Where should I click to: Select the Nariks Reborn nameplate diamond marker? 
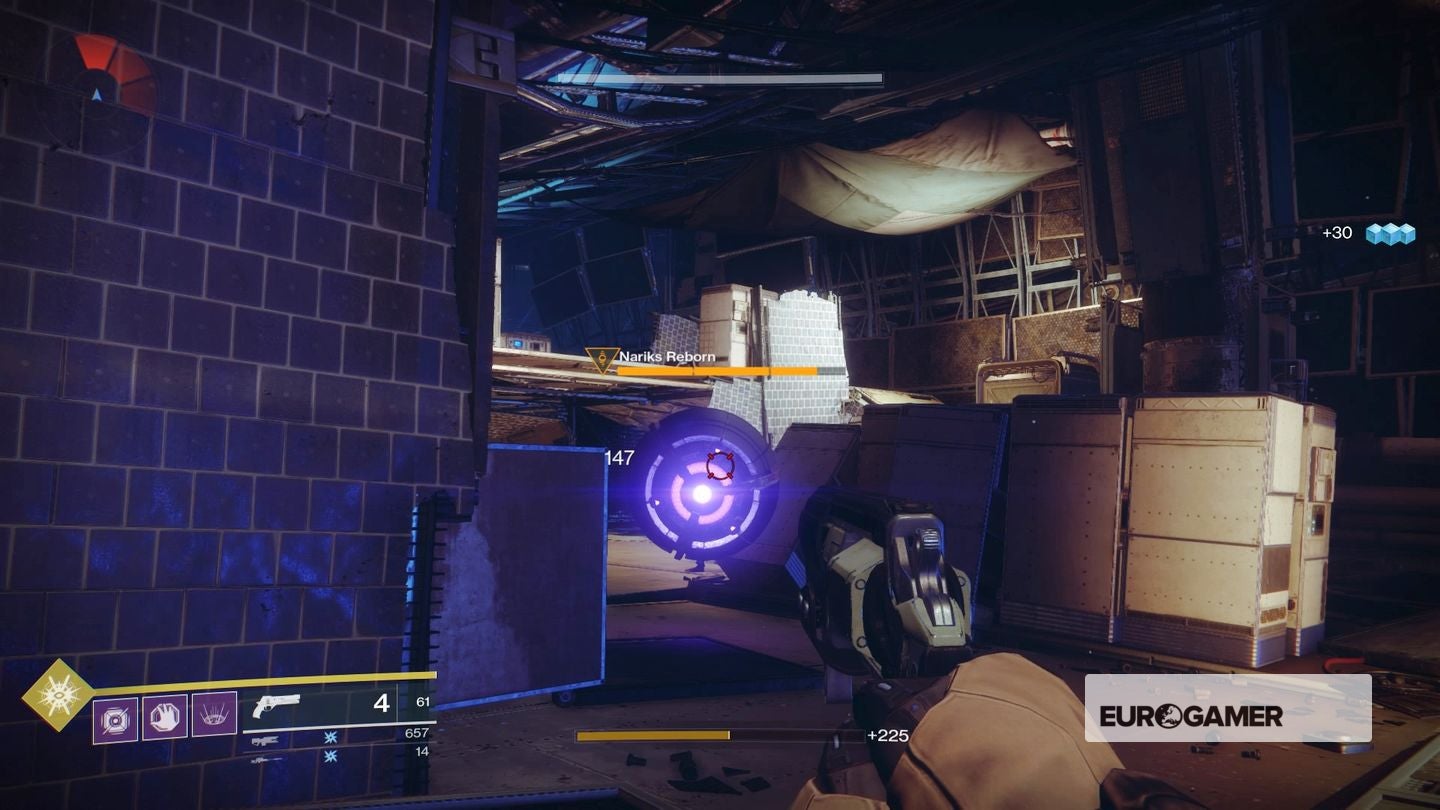click(x=602, y=356)
